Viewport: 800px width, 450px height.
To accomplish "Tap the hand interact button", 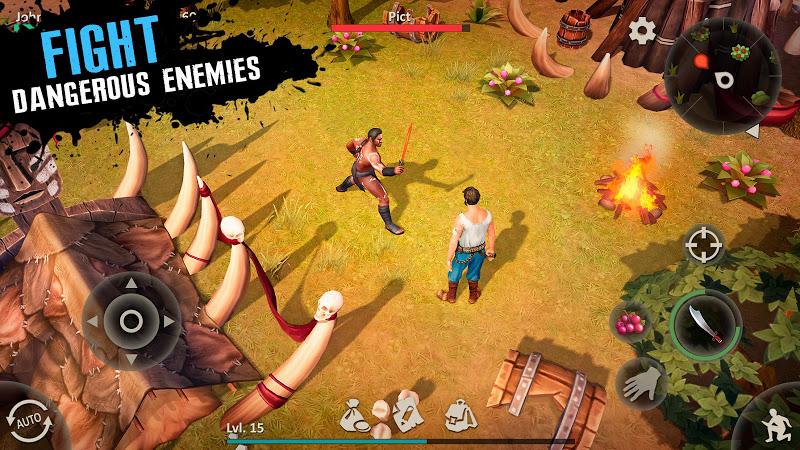I will (x=640, y=381).
